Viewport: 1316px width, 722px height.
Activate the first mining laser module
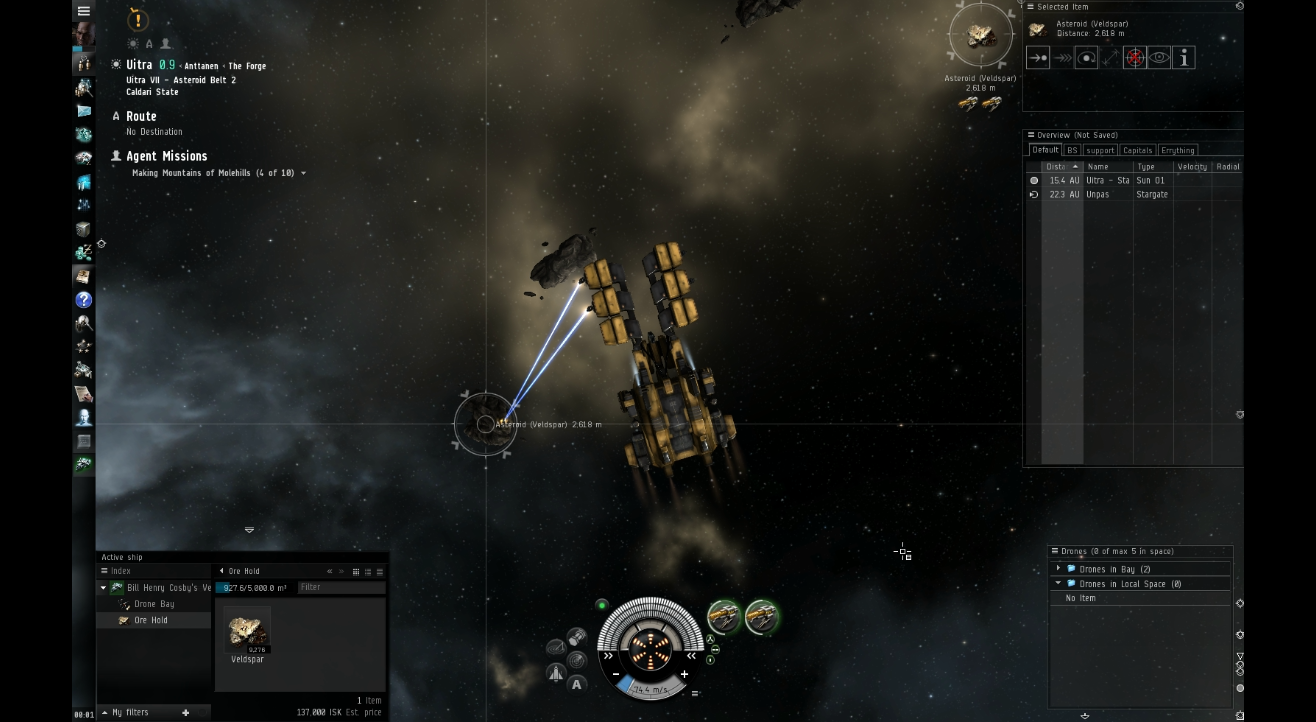(x=725, y=617)
